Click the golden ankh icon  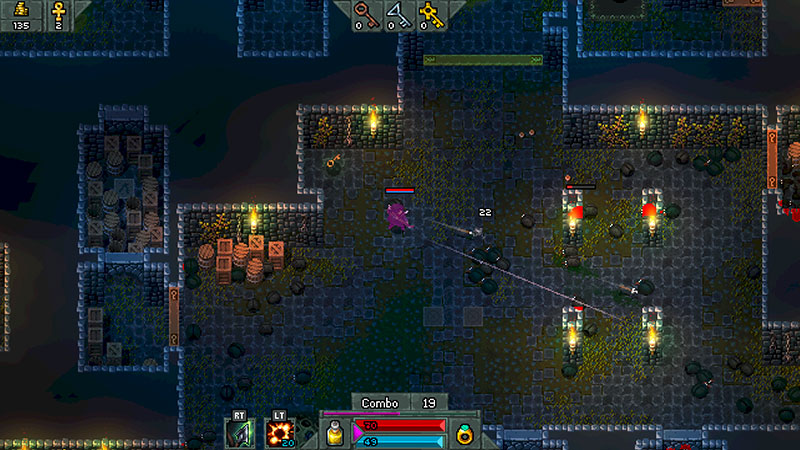coord(58,12)
